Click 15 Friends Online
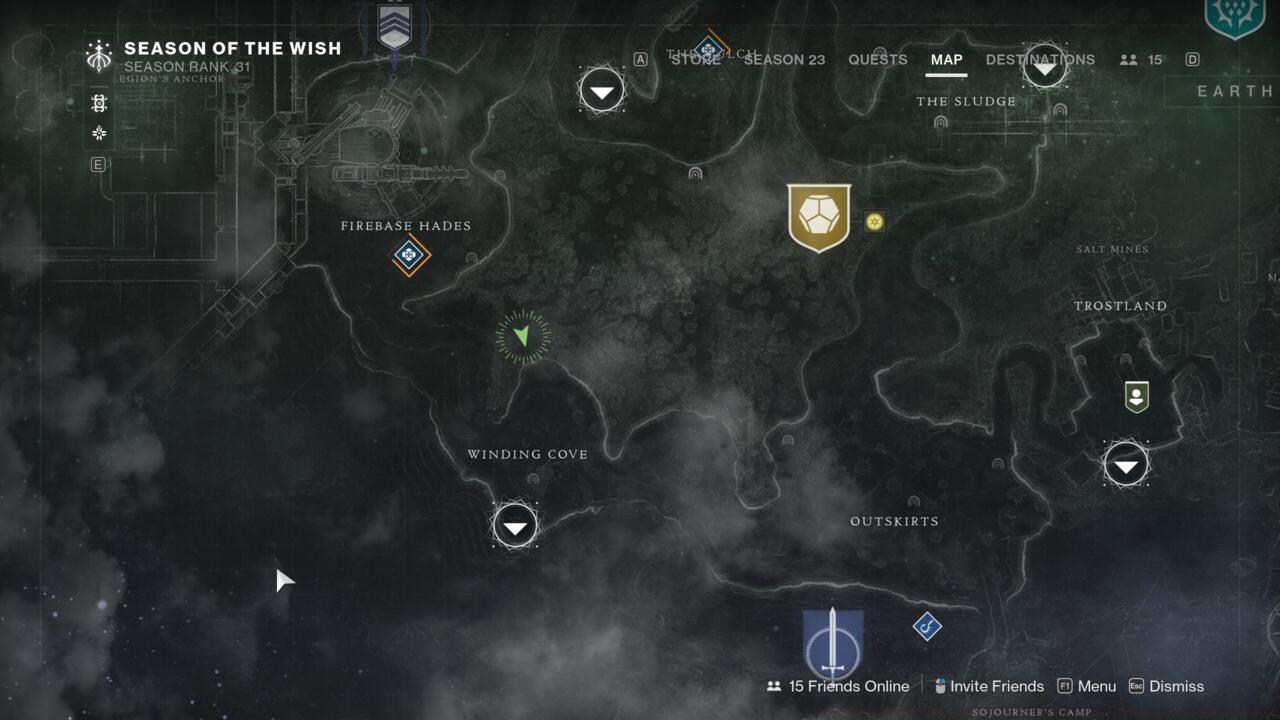The height and width of the screenshot is (720, 1280). tap(848, 686)
